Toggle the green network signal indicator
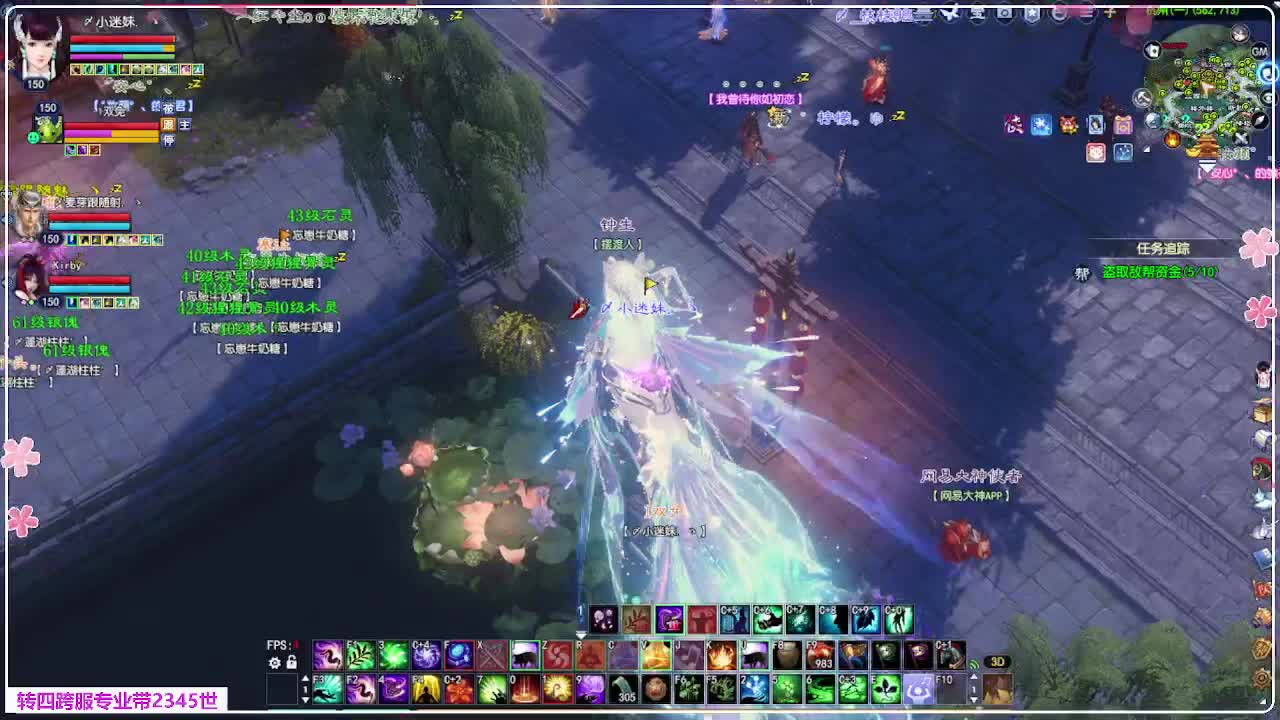 point(973,665)
